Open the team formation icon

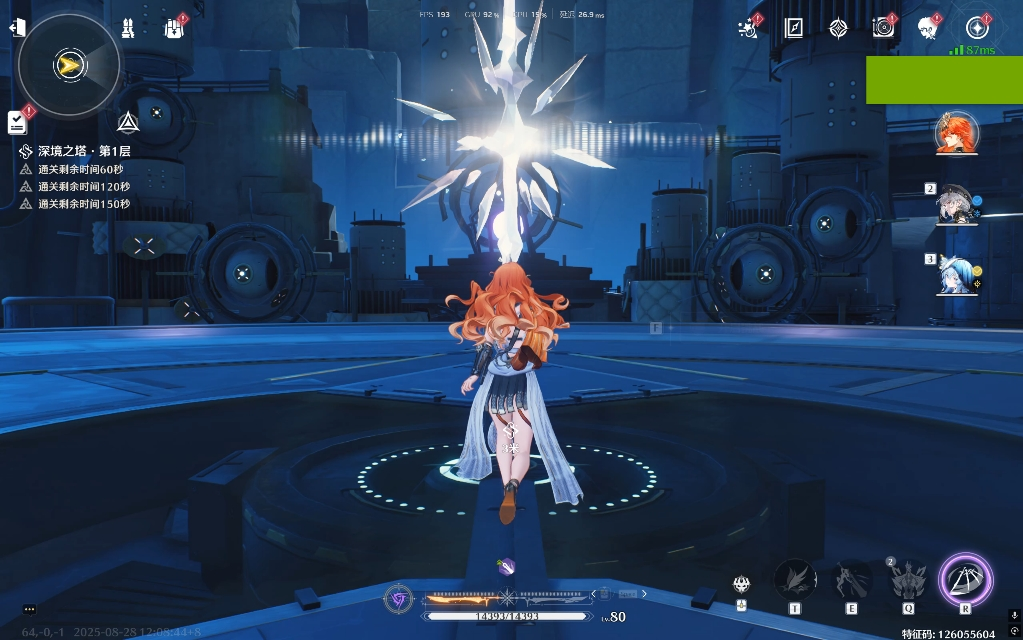128,28
